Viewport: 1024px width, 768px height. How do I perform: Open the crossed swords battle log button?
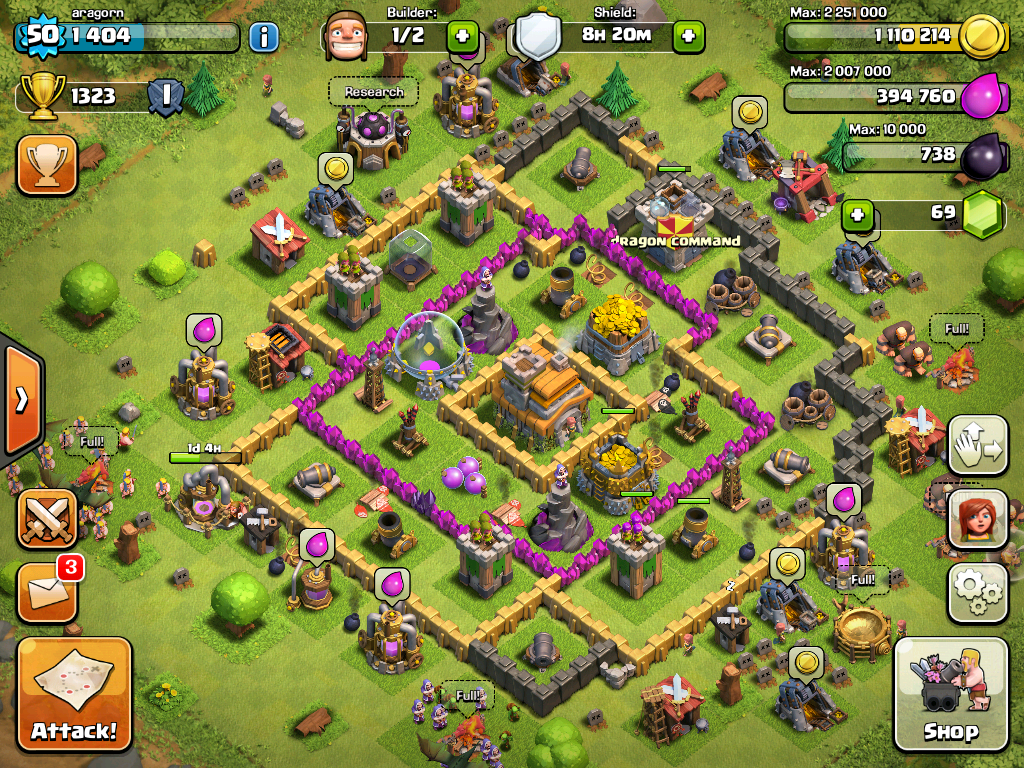point(47,519)
